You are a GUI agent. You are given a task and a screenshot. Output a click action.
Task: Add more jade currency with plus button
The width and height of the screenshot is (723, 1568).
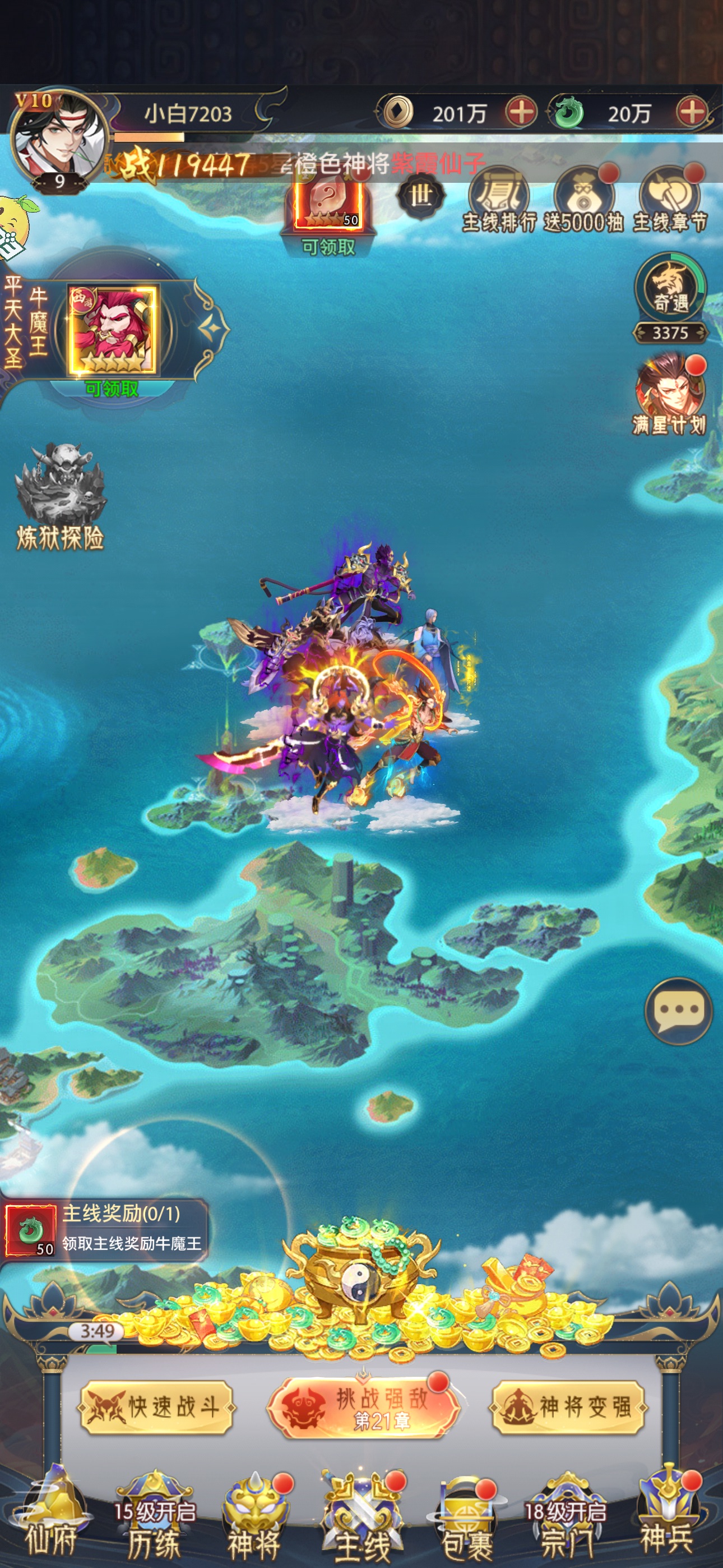(x=692, y=113)
